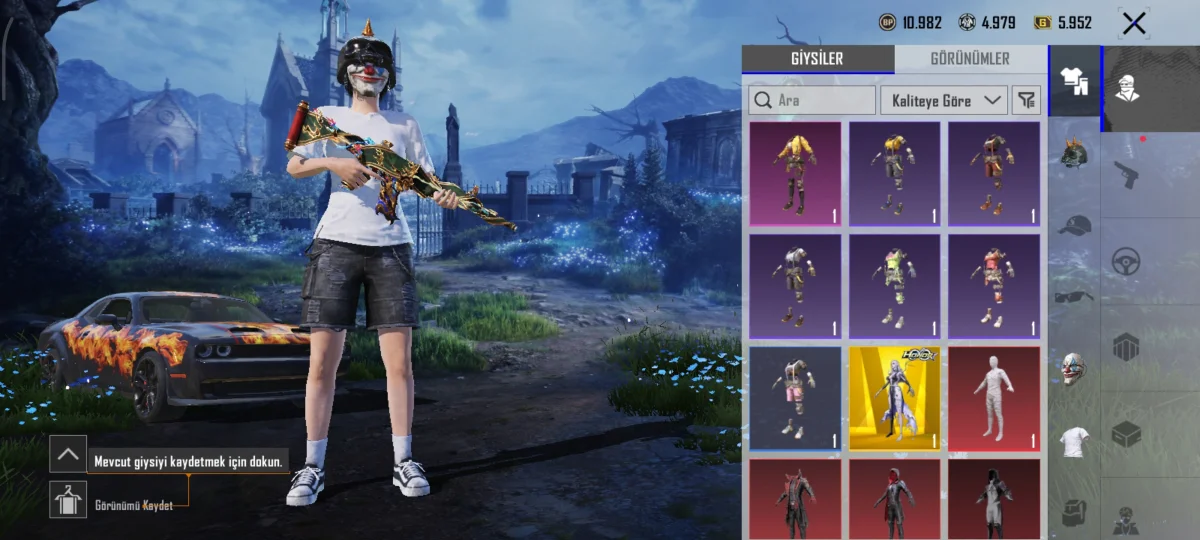Close the inventory with the X button
1200x540 pixels.
(1133, 23)
